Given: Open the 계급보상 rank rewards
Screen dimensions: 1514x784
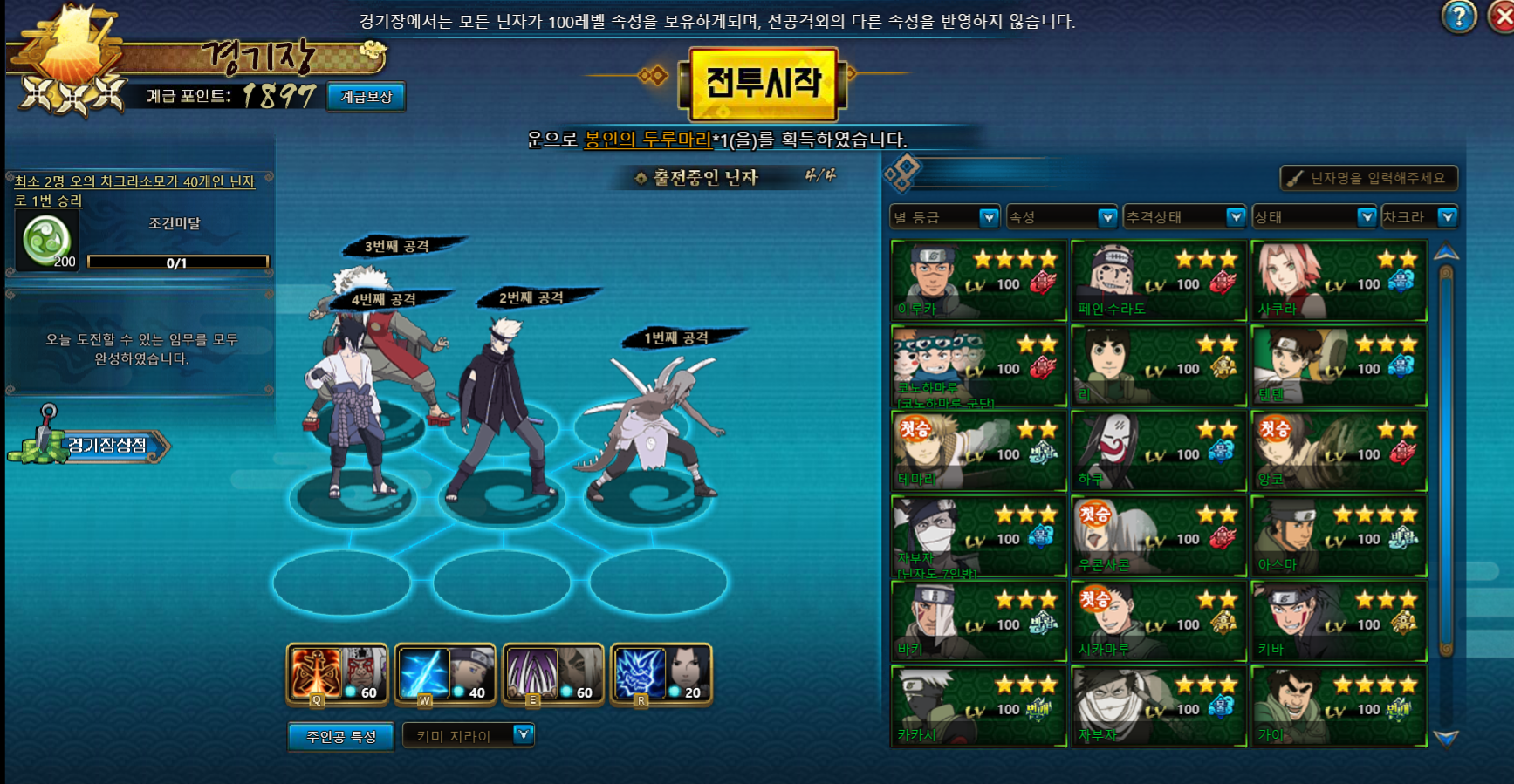Looking at the screenshot, I should 367,97.
